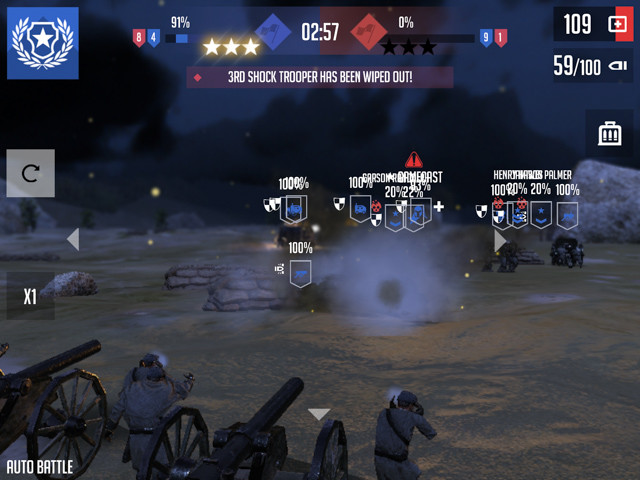Screen dimensions: 640x480
Task: Toggle the X1 game speed button
Action: (30, 297)
